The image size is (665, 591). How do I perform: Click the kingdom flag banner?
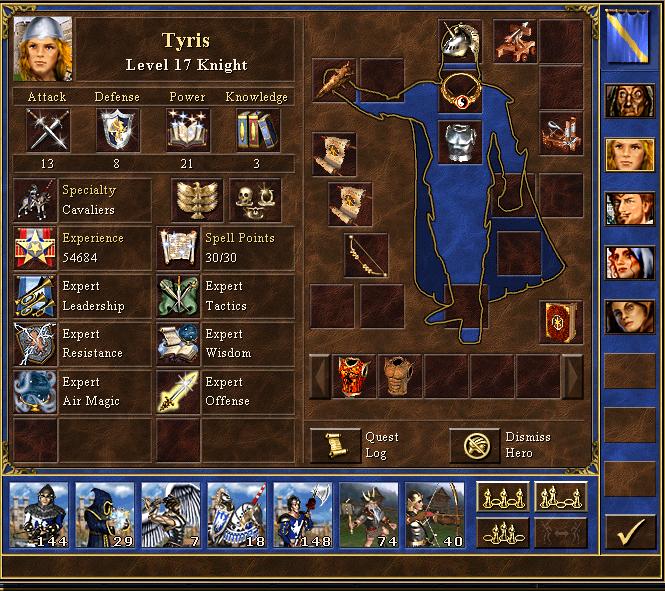[x=629, y=36]
